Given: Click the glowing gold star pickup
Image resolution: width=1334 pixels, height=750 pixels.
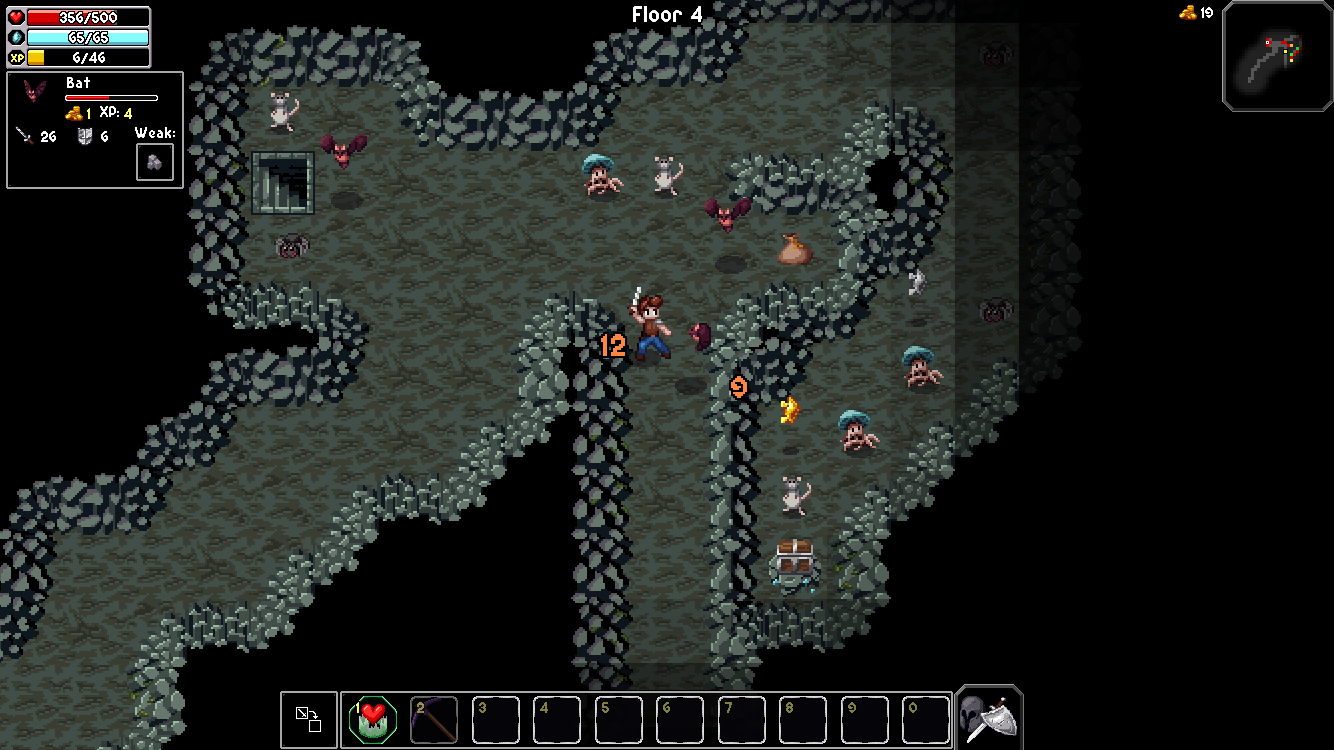Looking at the screenshot, I should pyautogui.click(x=789, y=410).
